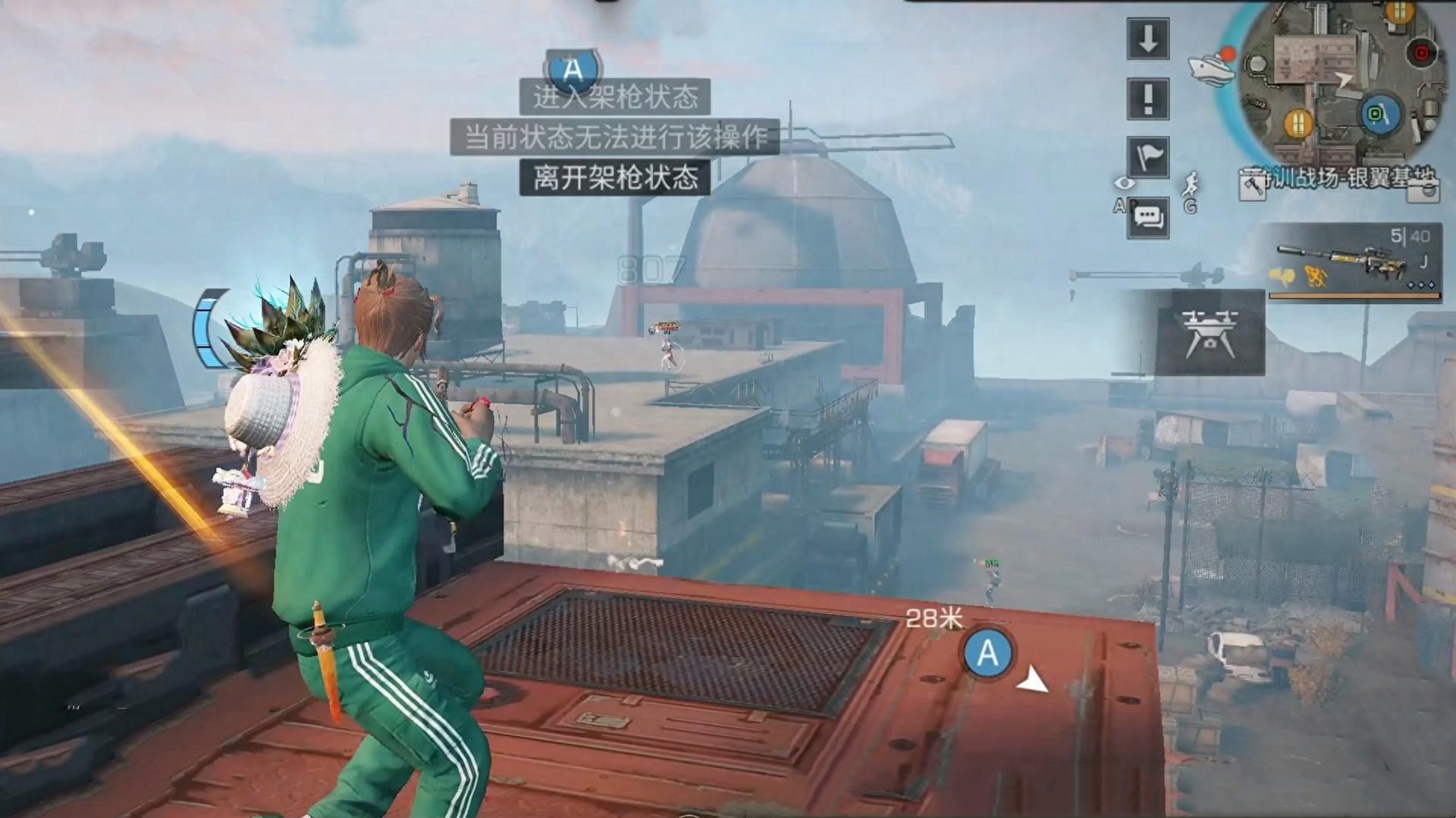Open the axe tool icon under minimap
Viewport: 1456px width, 818px height.
[1252, 185]
